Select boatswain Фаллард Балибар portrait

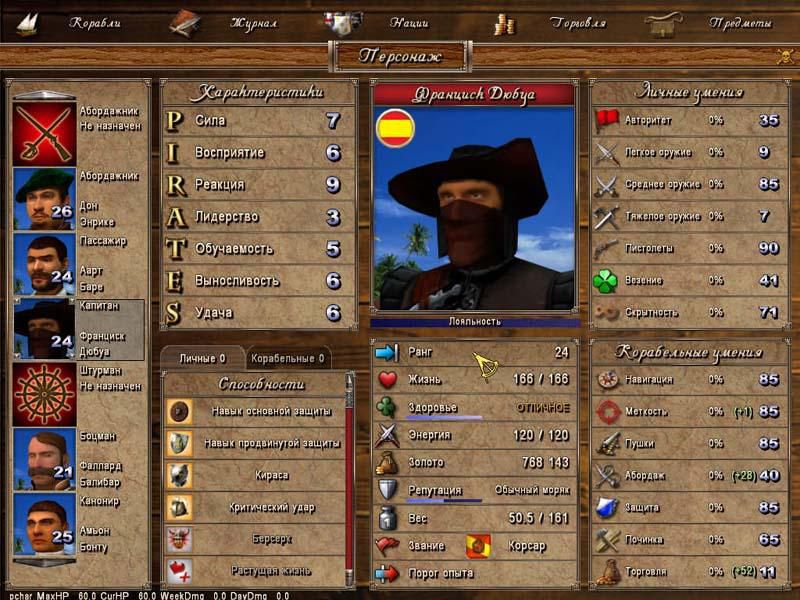tap(44, 459)
